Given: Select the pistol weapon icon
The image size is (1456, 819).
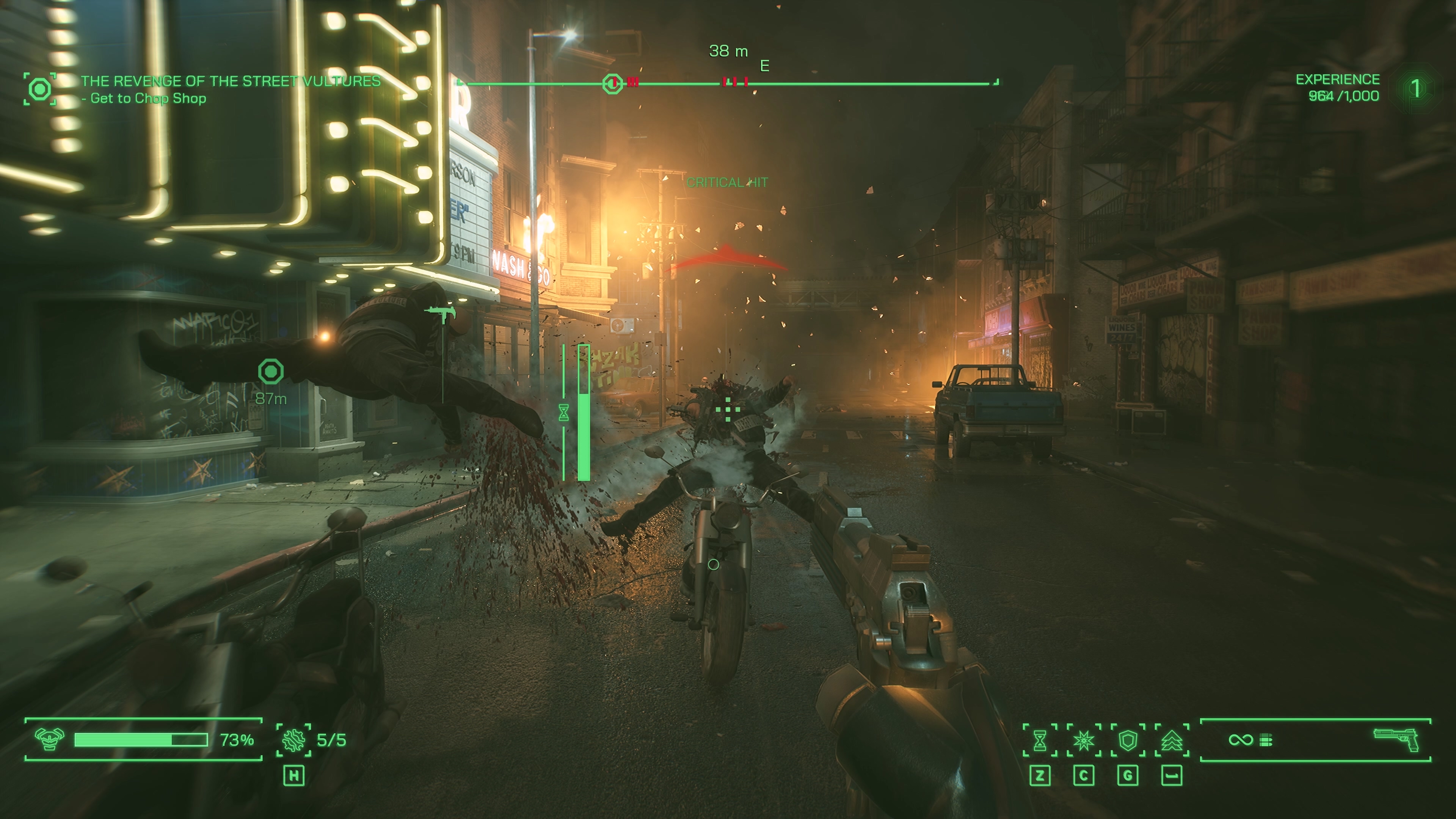Looking at the screenshot, I should [x=1396, y=739].
